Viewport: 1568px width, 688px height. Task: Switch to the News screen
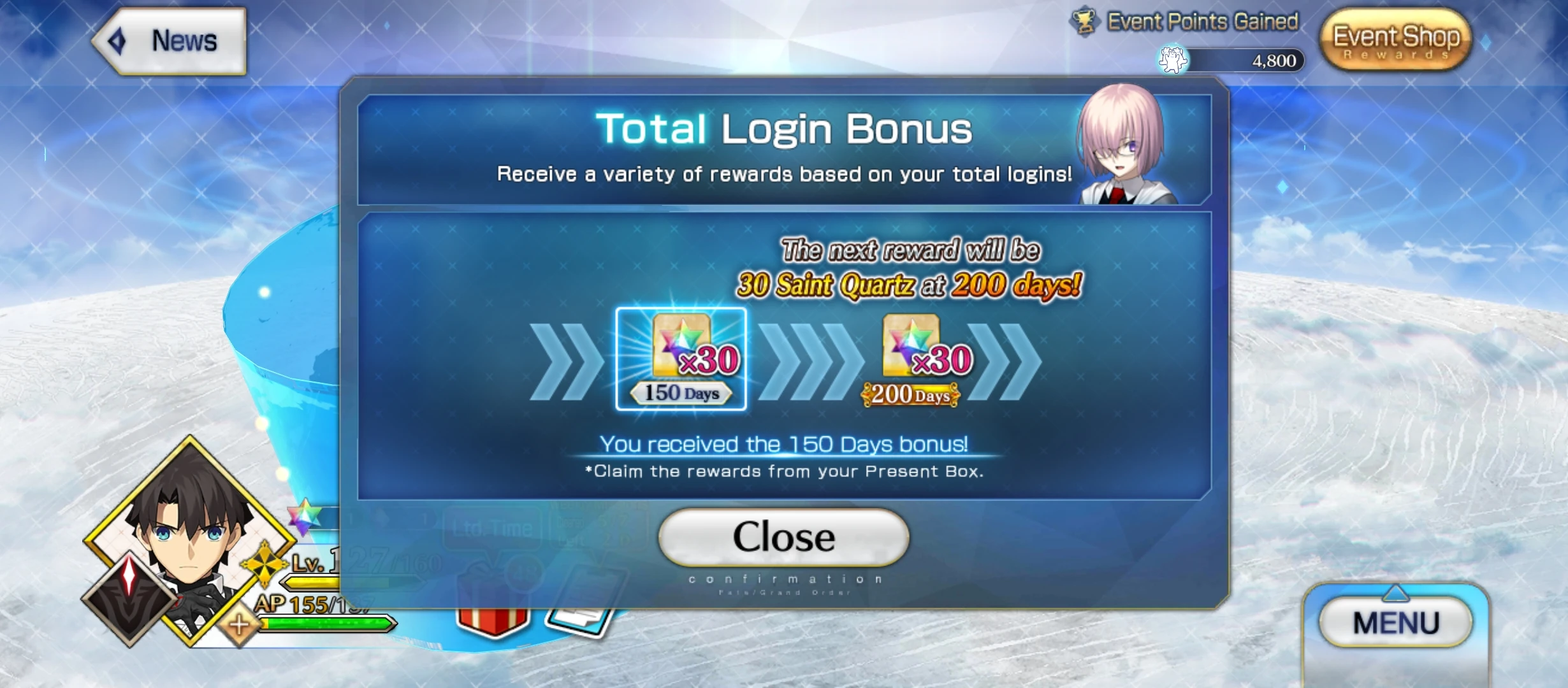(x=183, y=40)
